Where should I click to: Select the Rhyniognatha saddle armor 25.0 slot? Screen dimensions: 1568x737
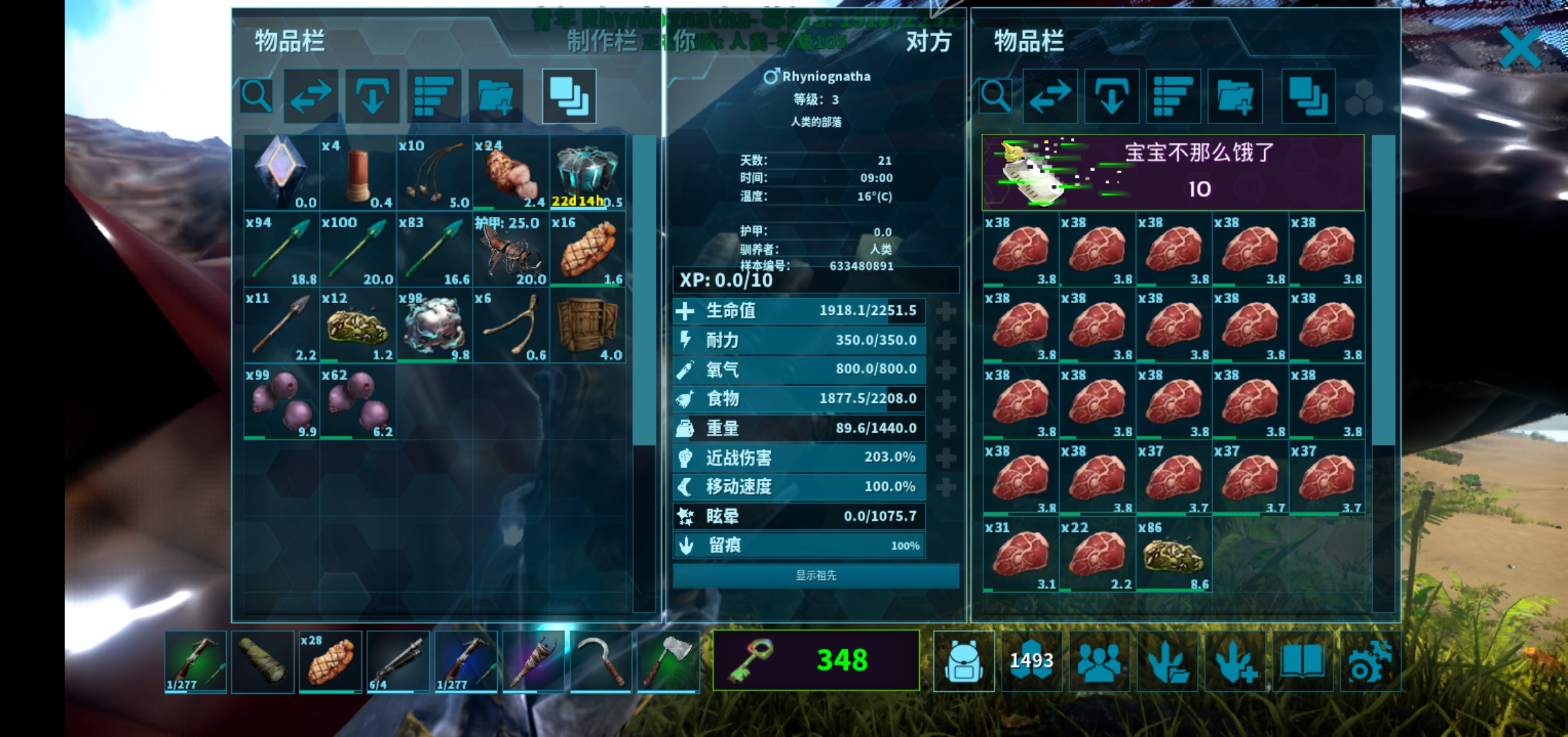pos(511,250)
